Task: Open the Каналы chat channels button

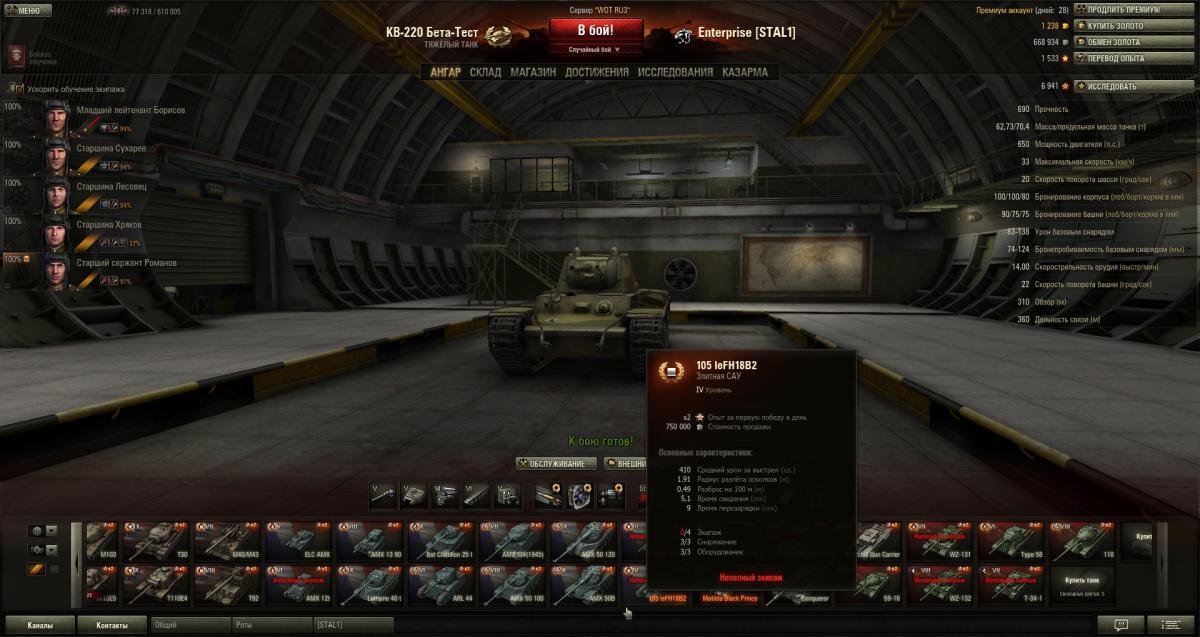Action: [x=40, y=625]
